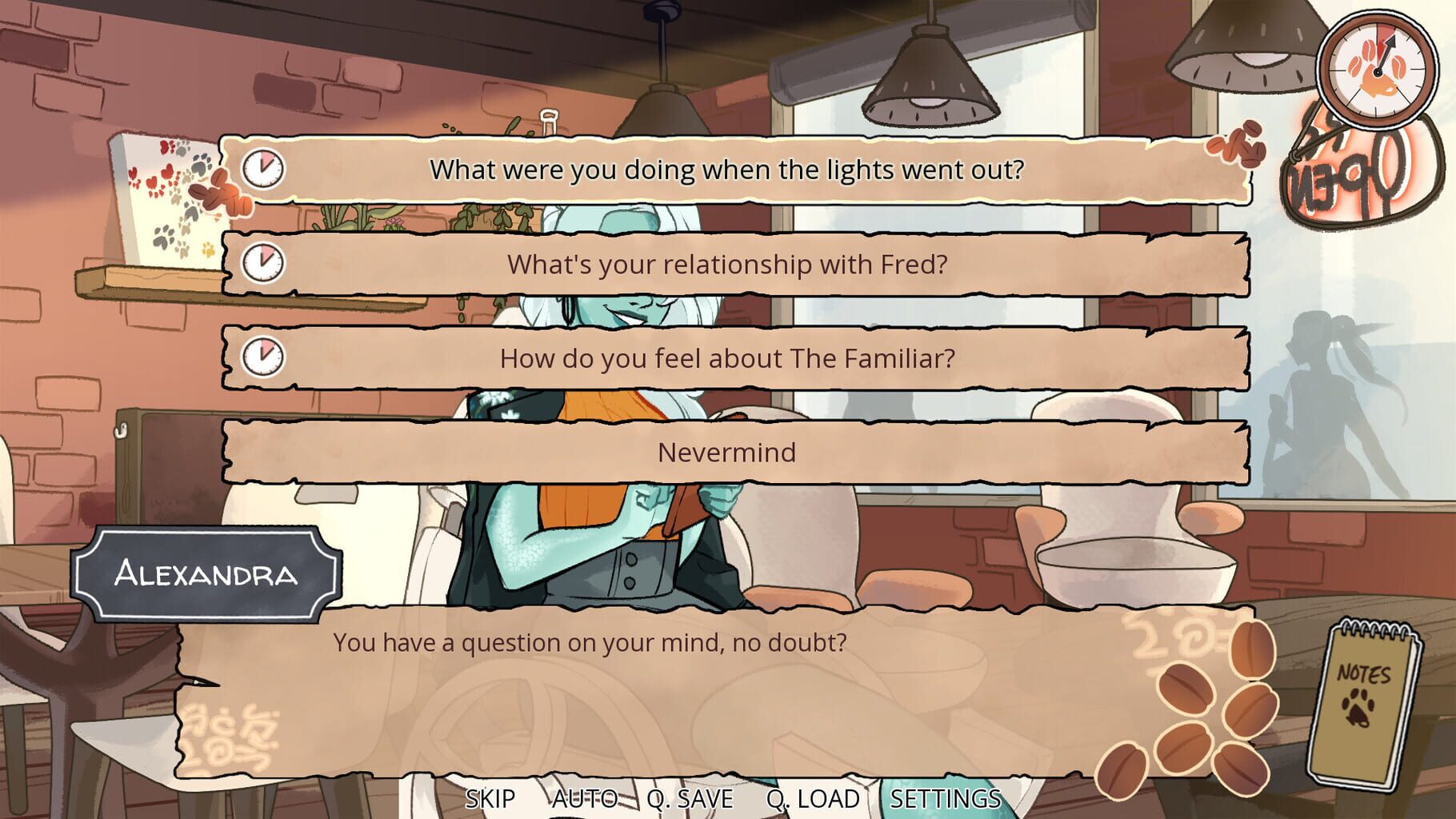Screen dimensions: 1456x819
Task: Click the timer icon next to the Fred question
Action: point(264,262)
